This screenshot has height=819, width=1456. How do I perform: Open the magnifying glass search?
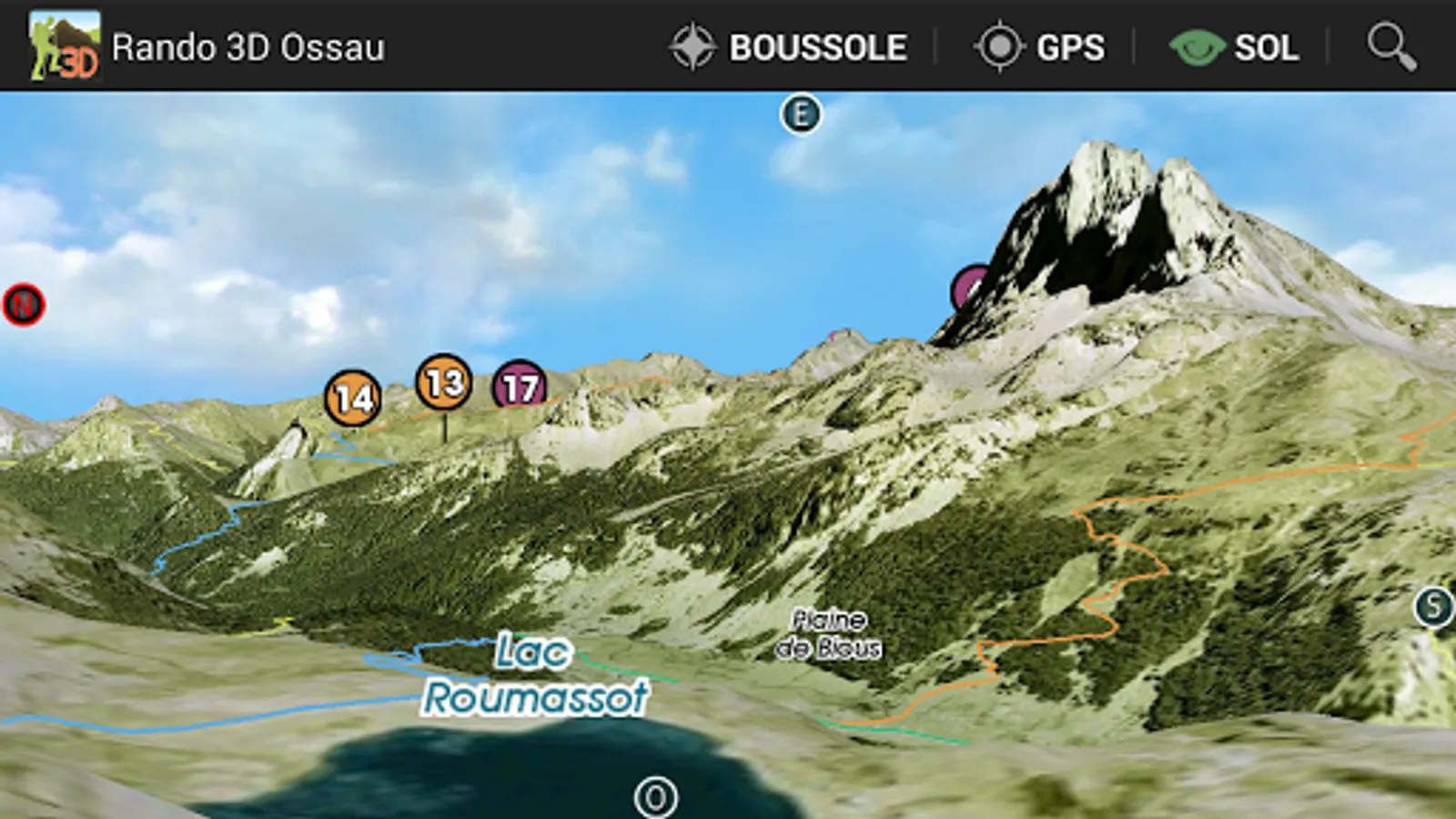[x=1391, y=47]
